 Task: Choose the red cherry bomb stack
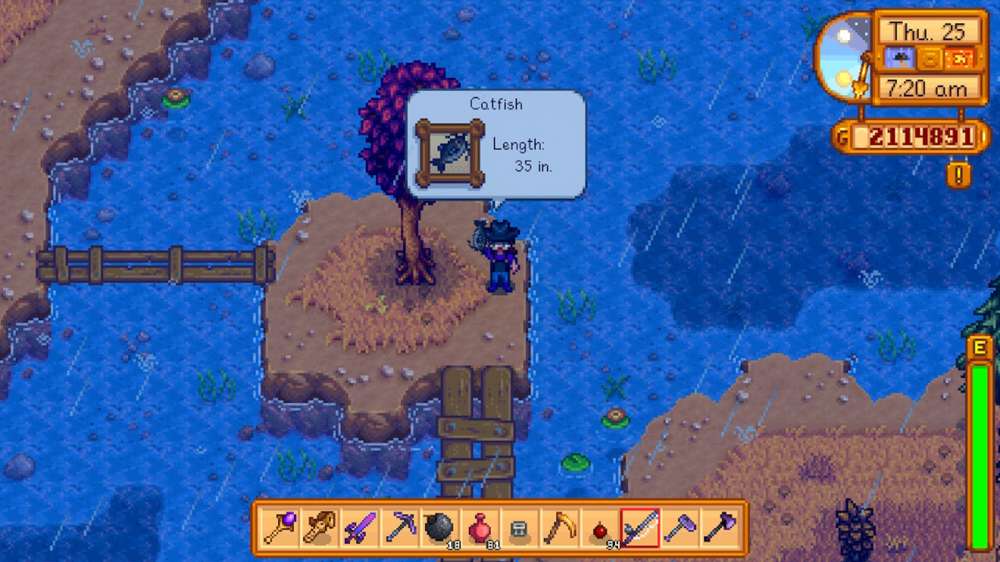tap(600, 528)
